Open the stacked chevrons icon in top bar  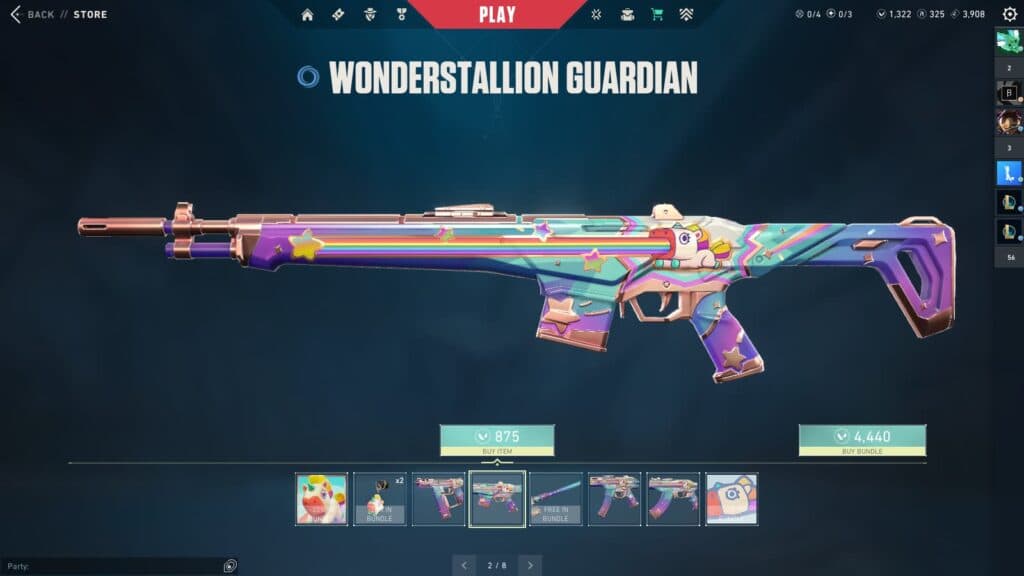(686, 15)
